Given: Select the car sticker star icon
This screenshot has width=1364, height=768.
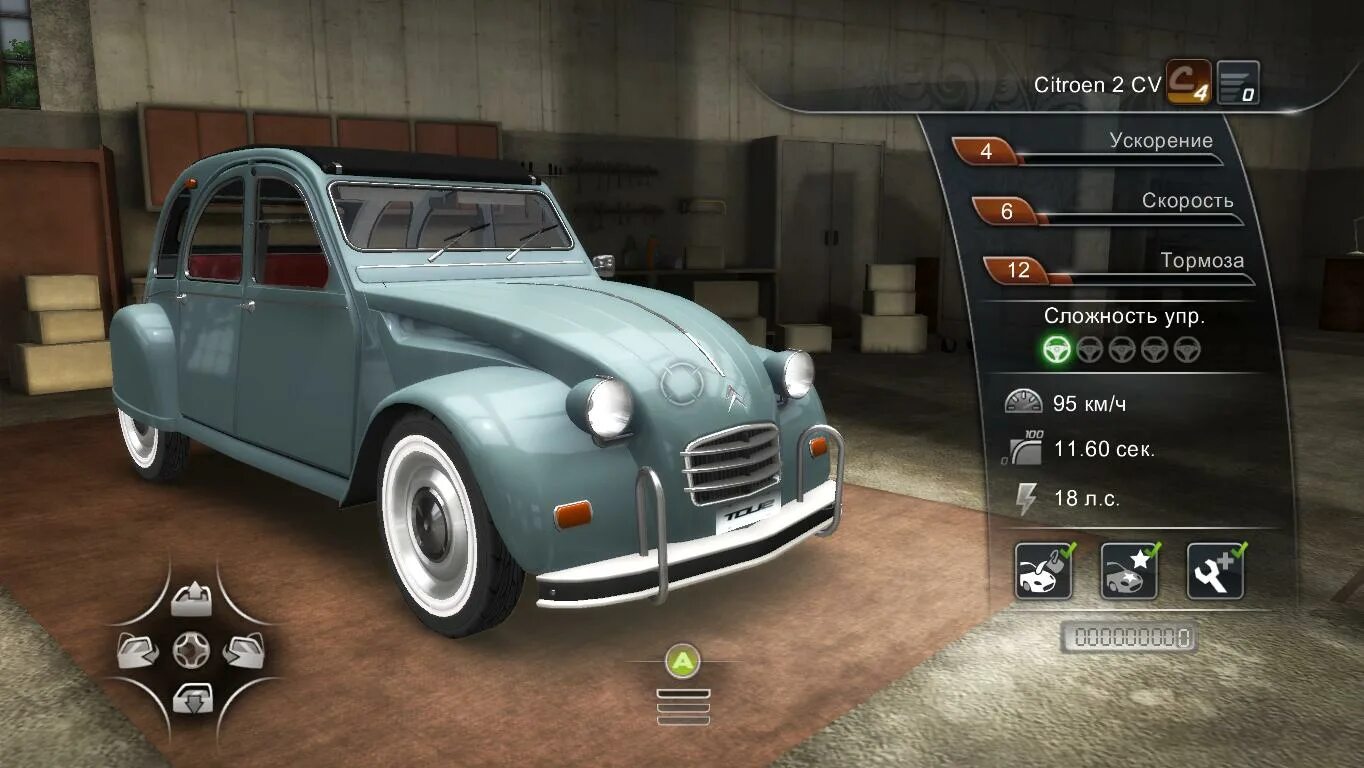Looking at the screenshot, I should (x=1129, y=571).
